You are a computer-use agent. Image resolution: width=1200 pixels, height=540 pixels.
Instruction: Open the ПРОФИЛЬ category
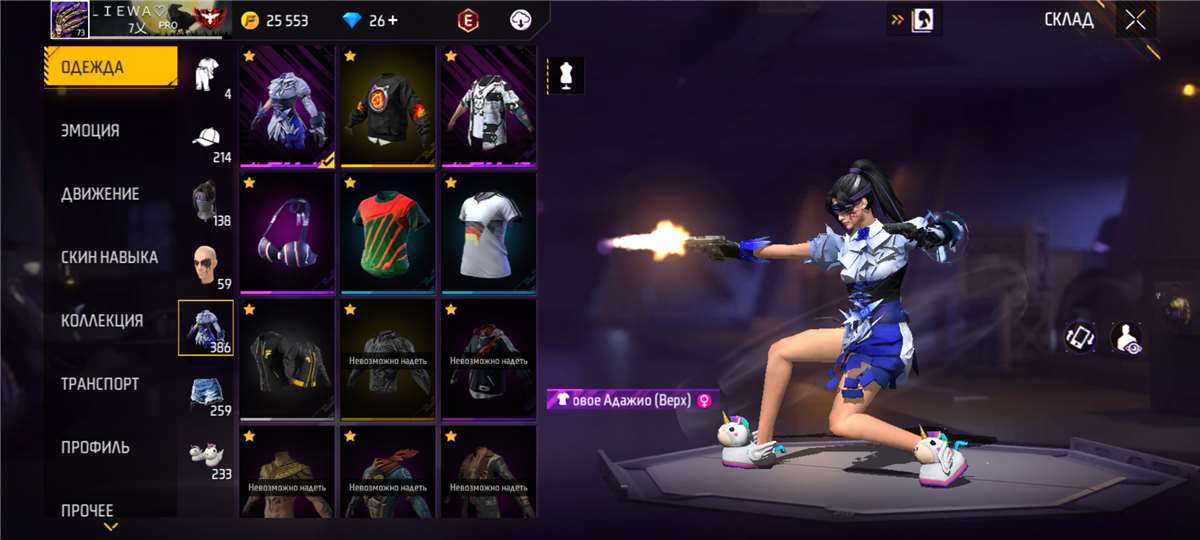click(95, 447)
